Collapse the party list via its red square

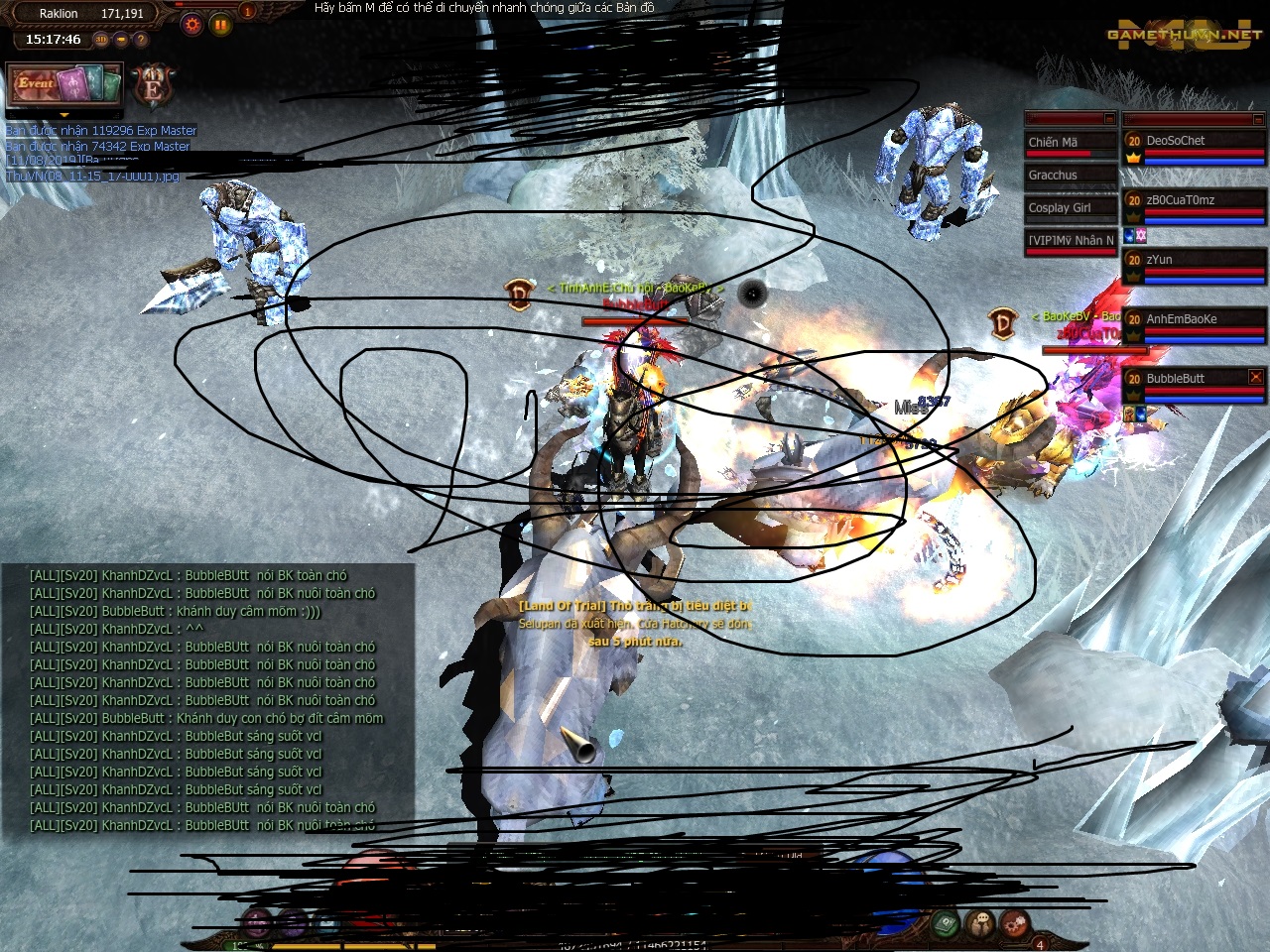1257,119
